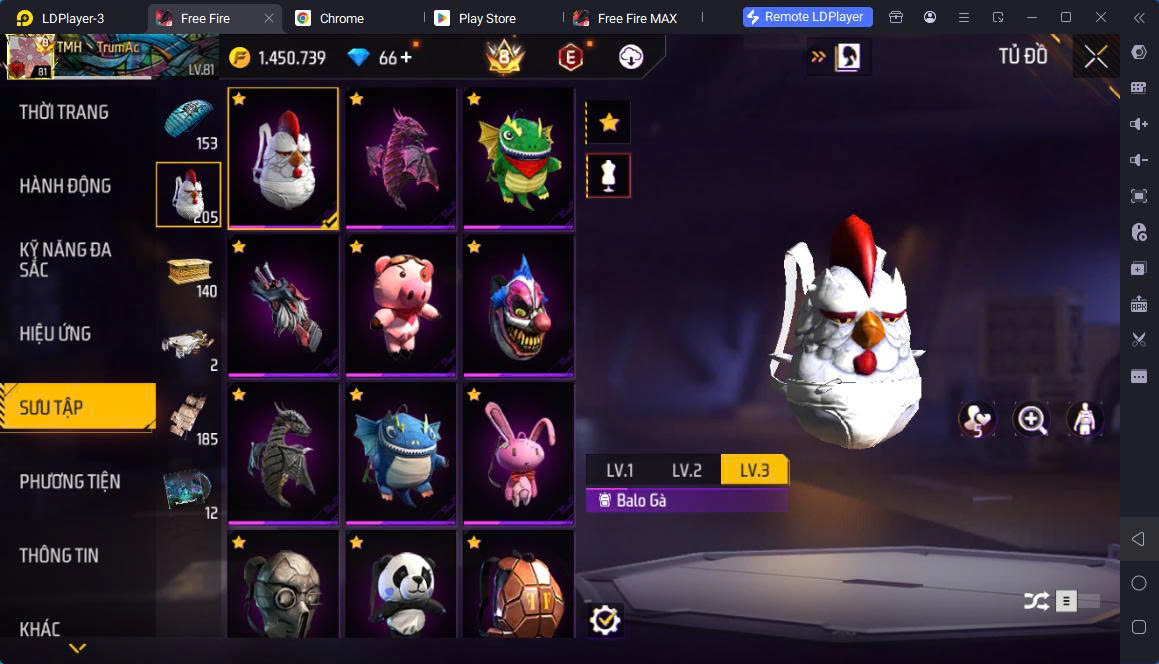Click the shuffle random-equip icon
This screenshot has width=1159, height=664.
pyautogui.click(x=1036, y=601)
